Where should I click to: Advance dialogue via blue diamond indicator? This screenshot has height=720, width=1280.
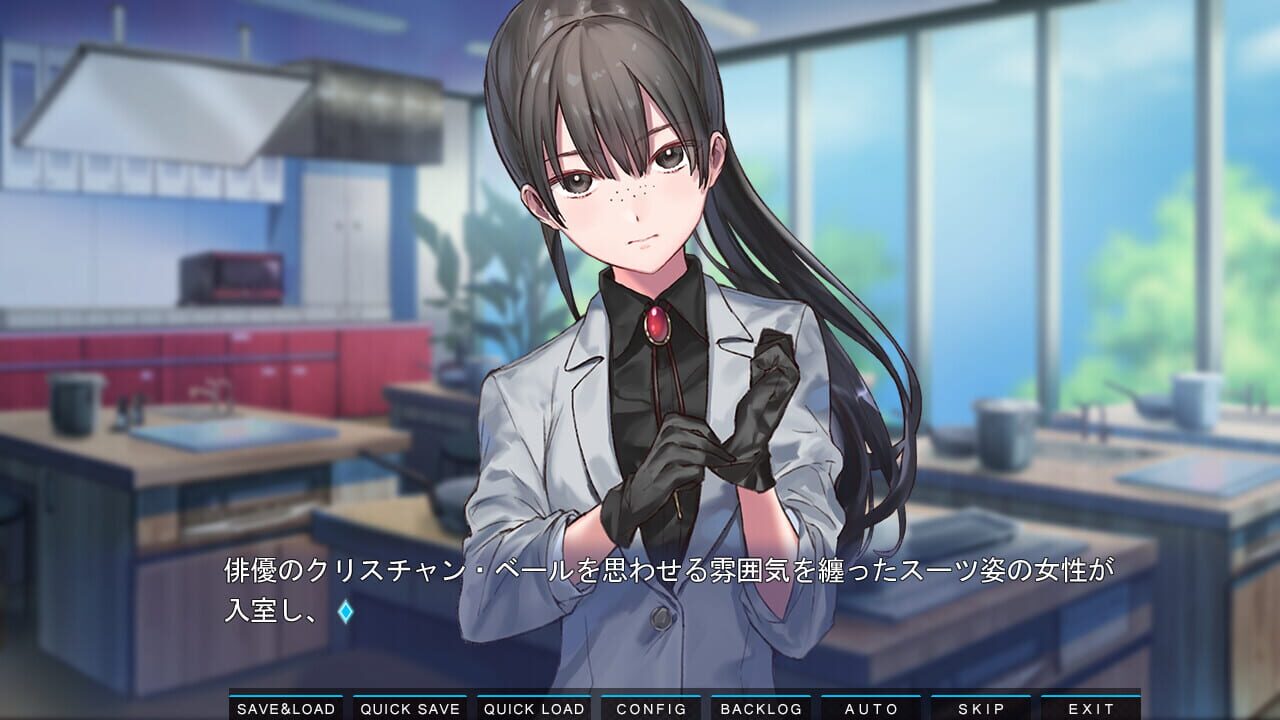pyautogui.click(x=345, y=612)
